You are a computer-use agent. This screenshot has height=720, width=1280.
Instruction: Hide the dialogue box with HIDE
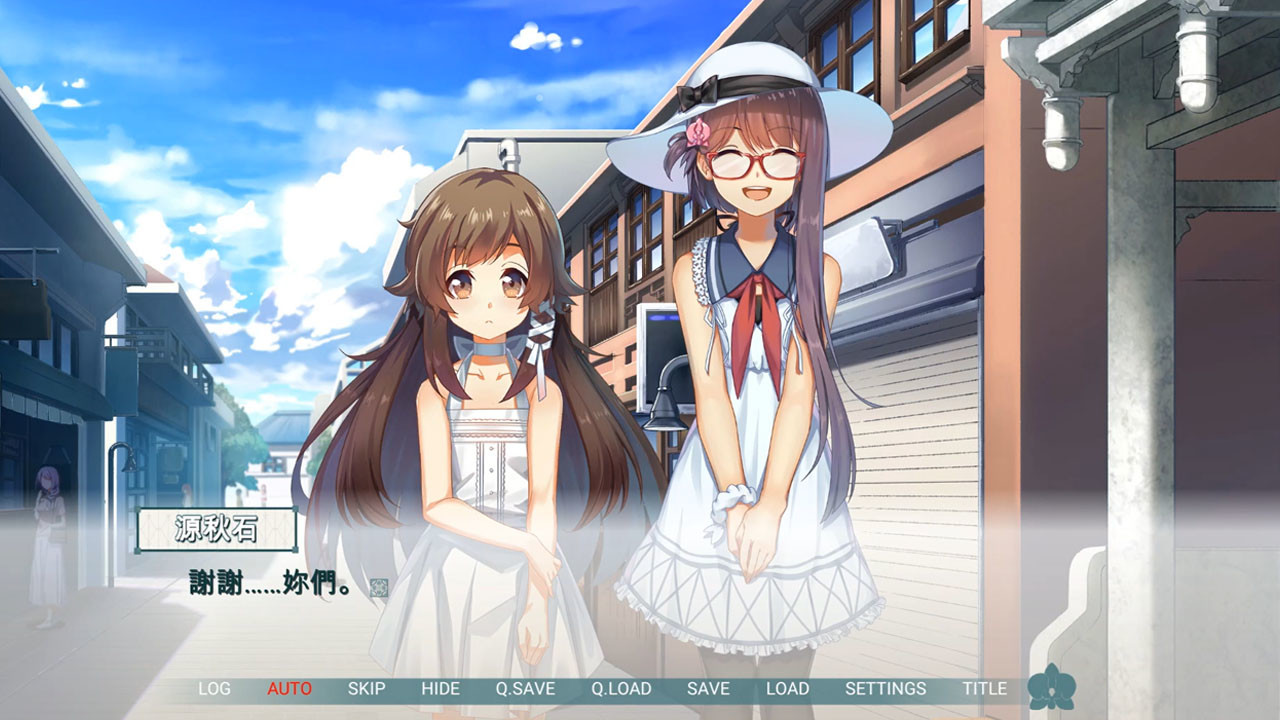tap(439, 689)
